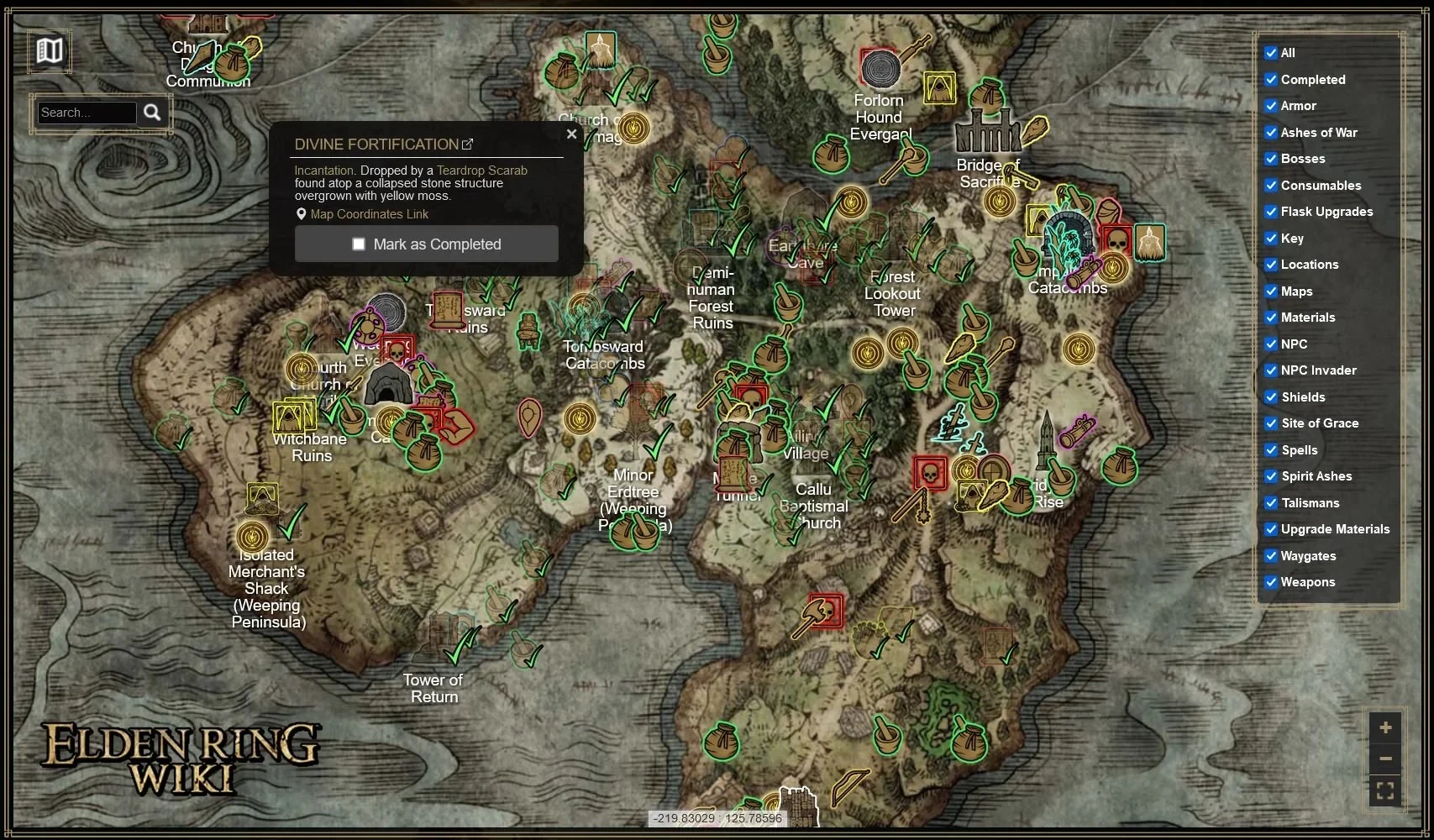Hide Site of Grace markers

pos(1271,423)
